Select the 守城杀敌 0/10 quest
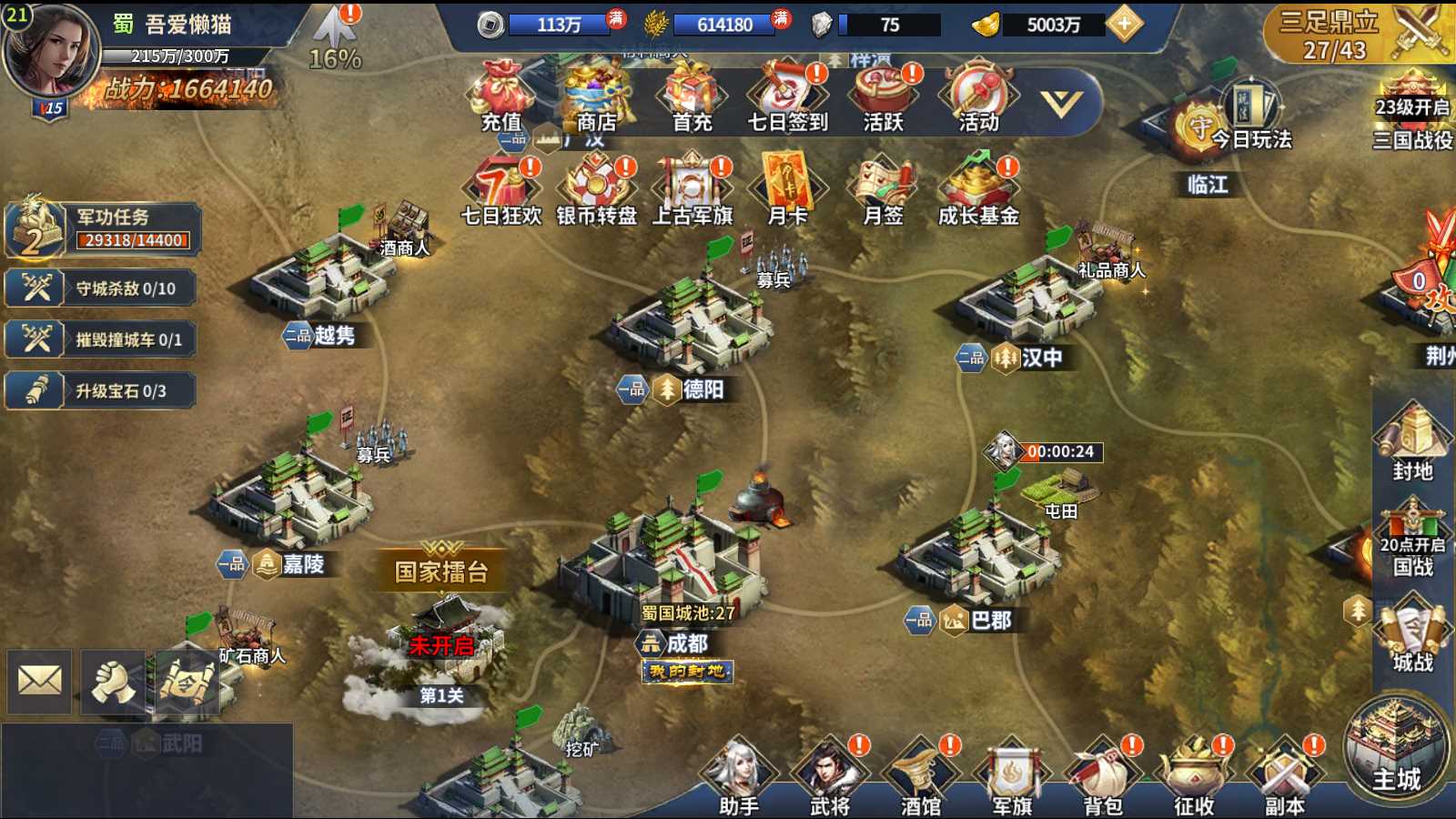Image resolution: width=1456 pixels, height=819 pixels. click(x=101, y=288)
